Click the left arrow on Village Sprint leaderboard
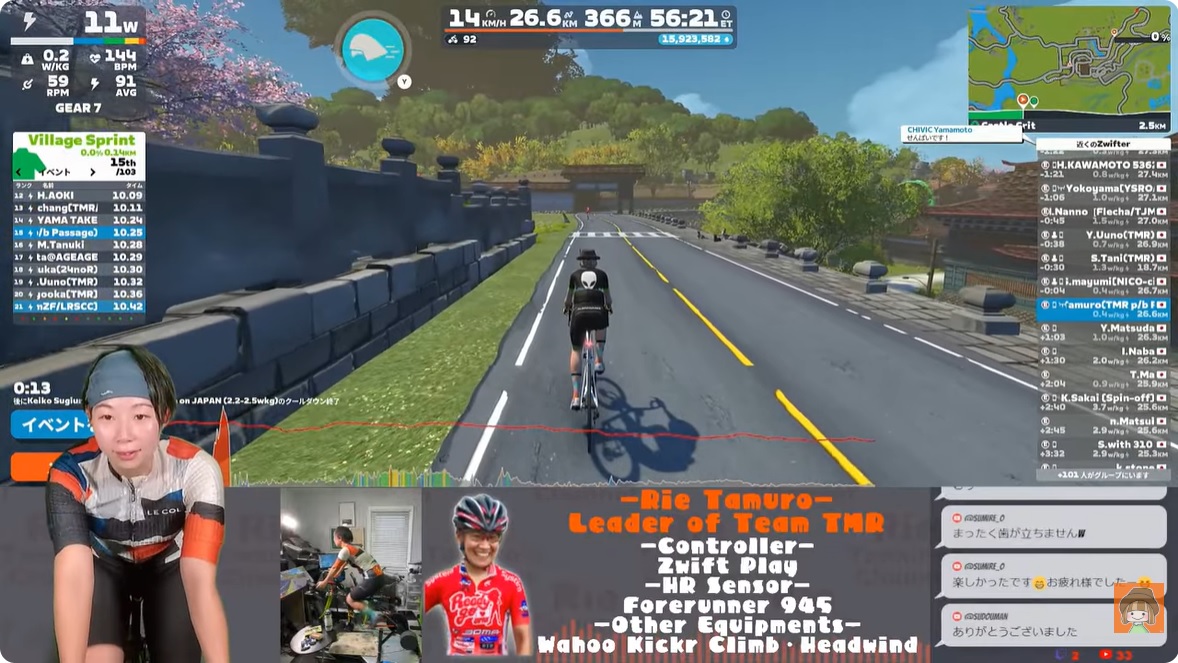Viewport: 1178px width, 663px height. [21, 172]
